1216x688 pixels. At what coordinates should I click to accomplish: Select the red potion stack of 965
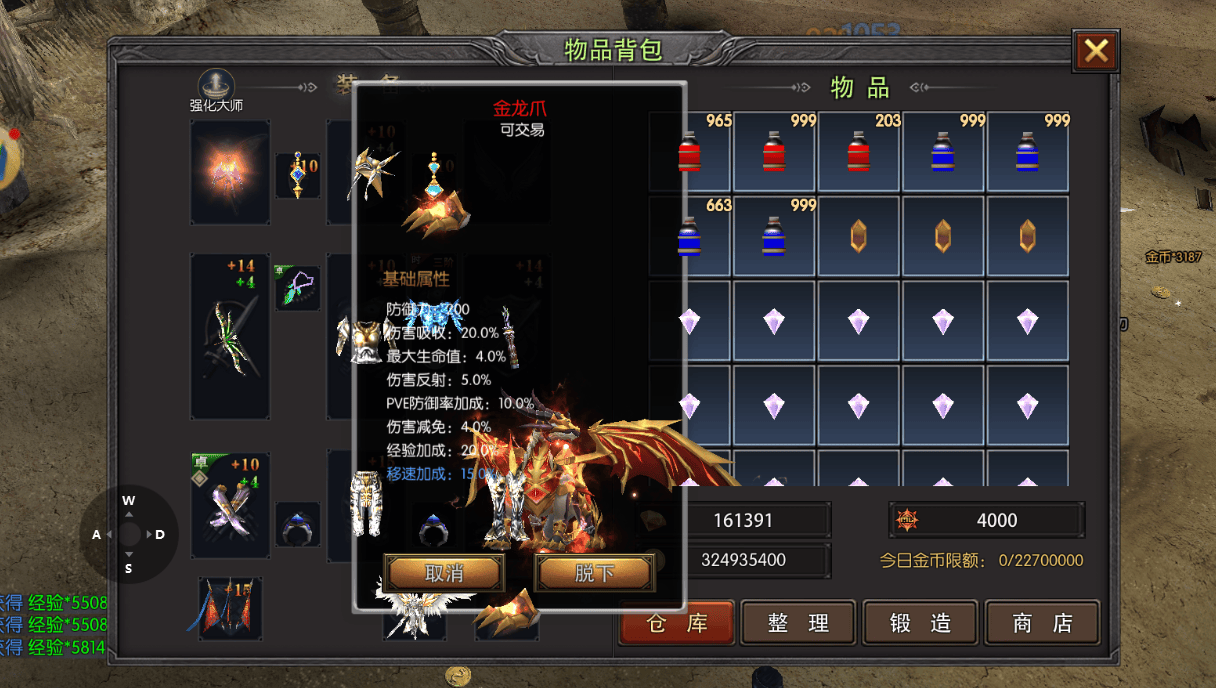[690, 152]
